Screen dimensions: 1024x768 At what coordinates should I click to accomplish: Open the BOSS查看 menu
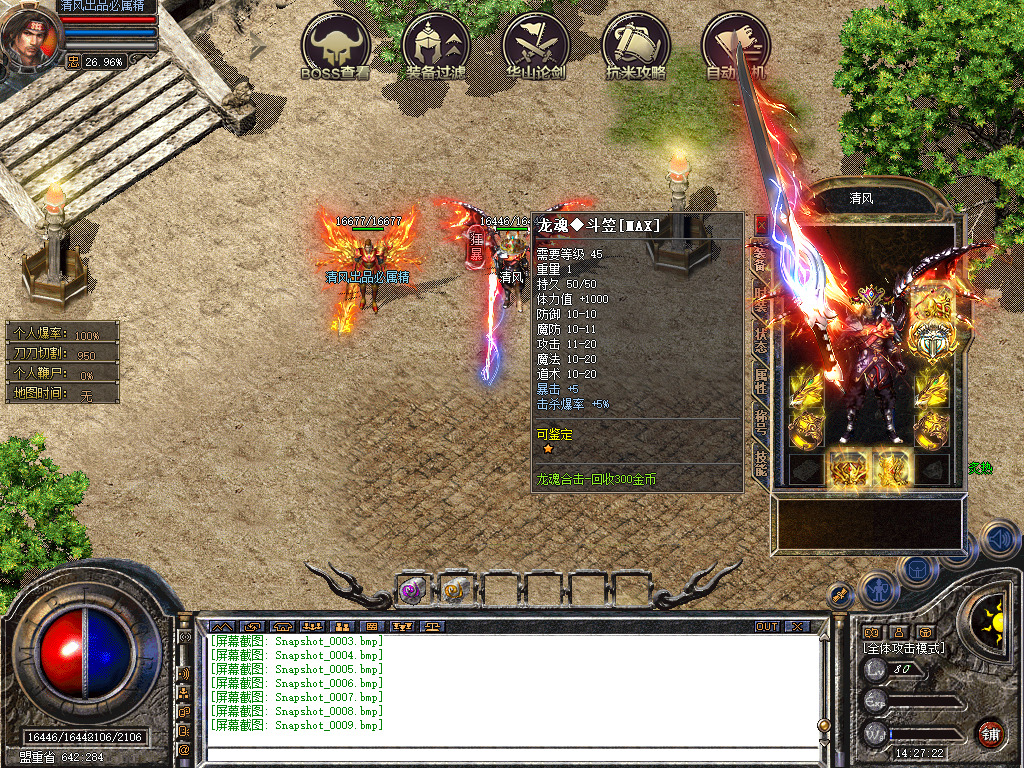[336, 46]
